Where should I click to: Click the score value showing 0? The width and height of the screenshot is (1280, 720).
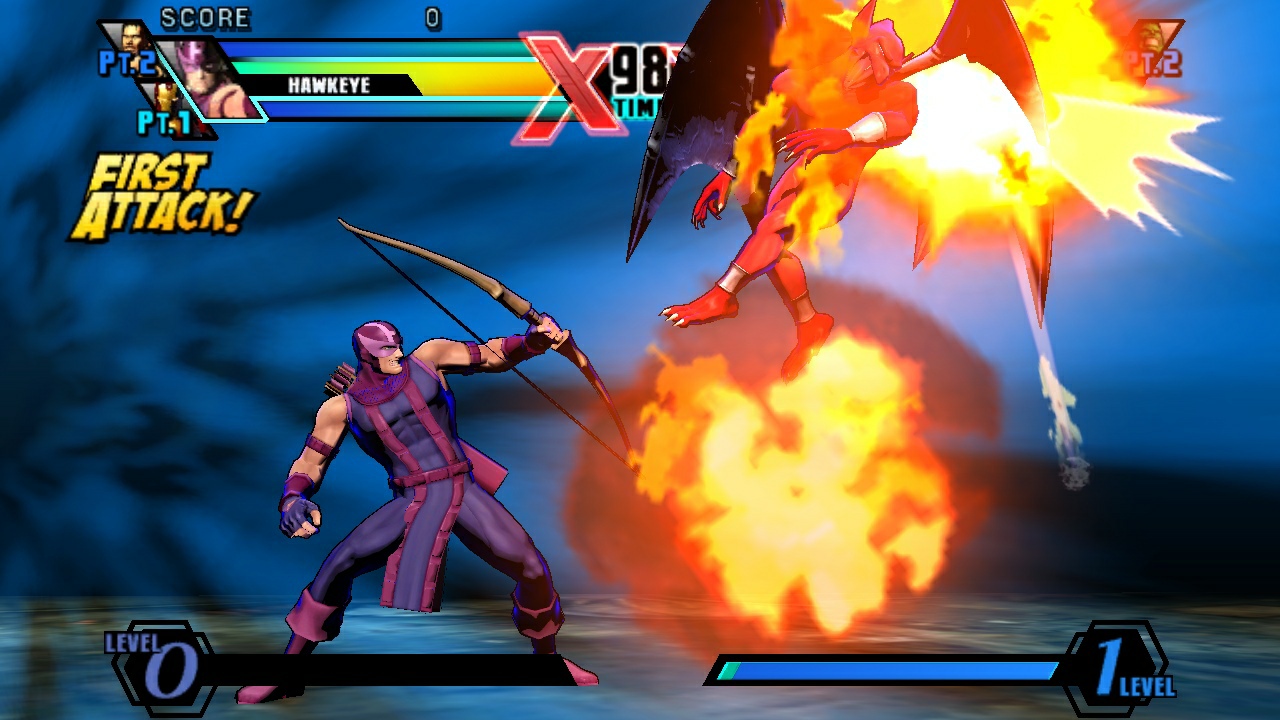433,17
